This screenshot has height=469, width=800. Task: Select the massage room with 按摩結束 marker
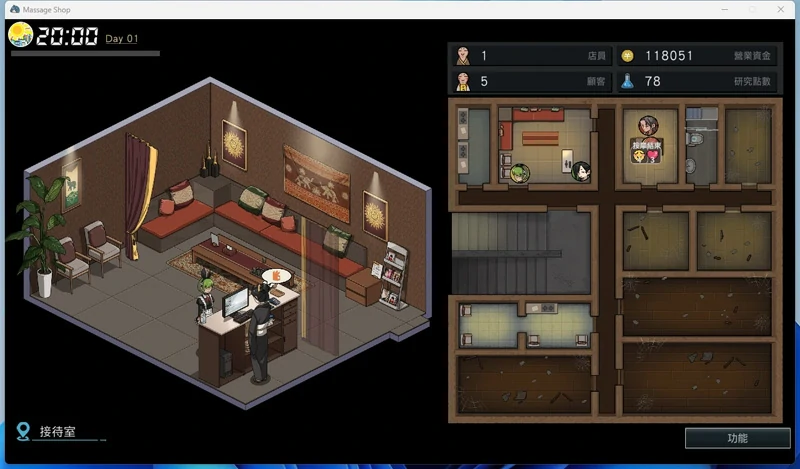click(x=649, y=148)
